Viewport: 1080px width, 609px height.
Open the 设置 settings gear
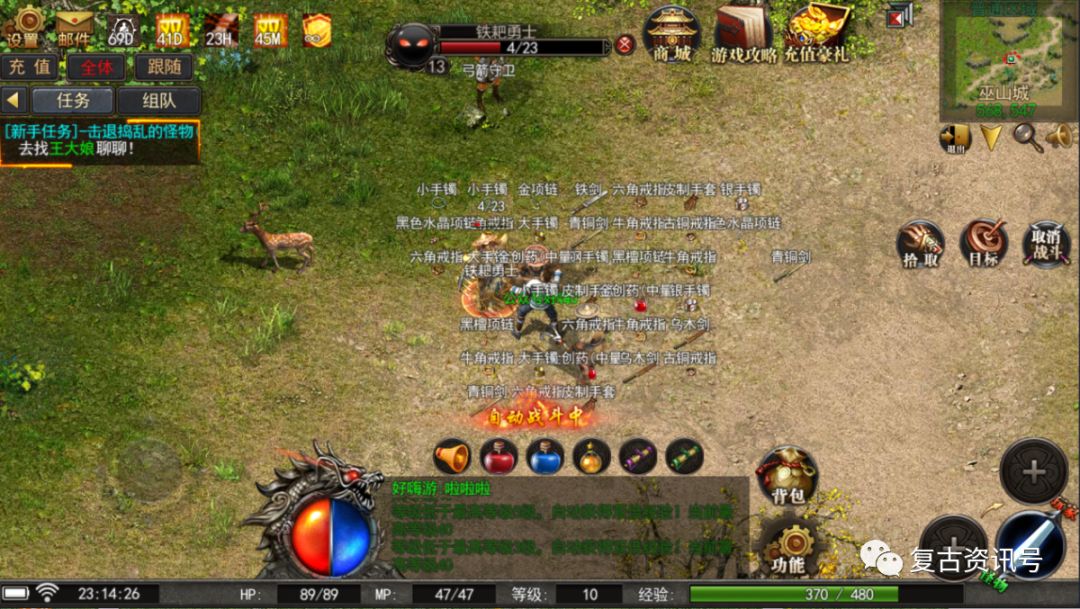[x=25, y=27]
